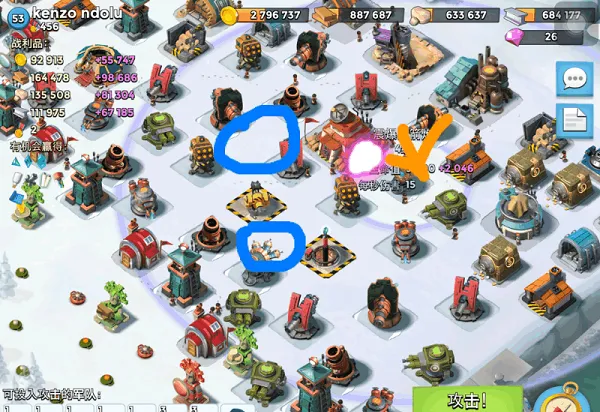
Task: Open the document notes button
Action: point(576,120)
